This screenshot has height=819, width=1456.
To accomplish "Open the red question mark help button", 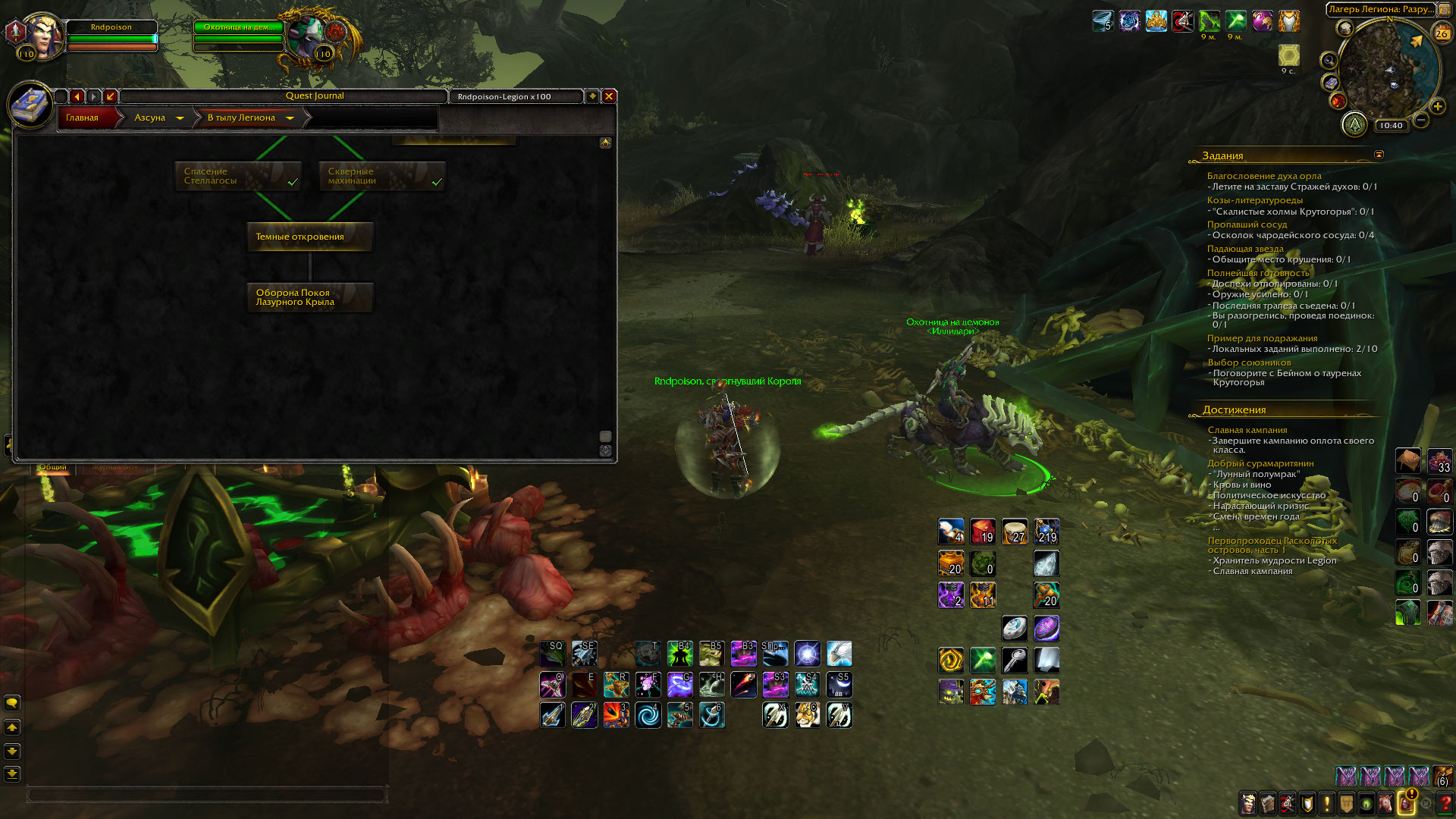I will click(x=1445, y=803).
